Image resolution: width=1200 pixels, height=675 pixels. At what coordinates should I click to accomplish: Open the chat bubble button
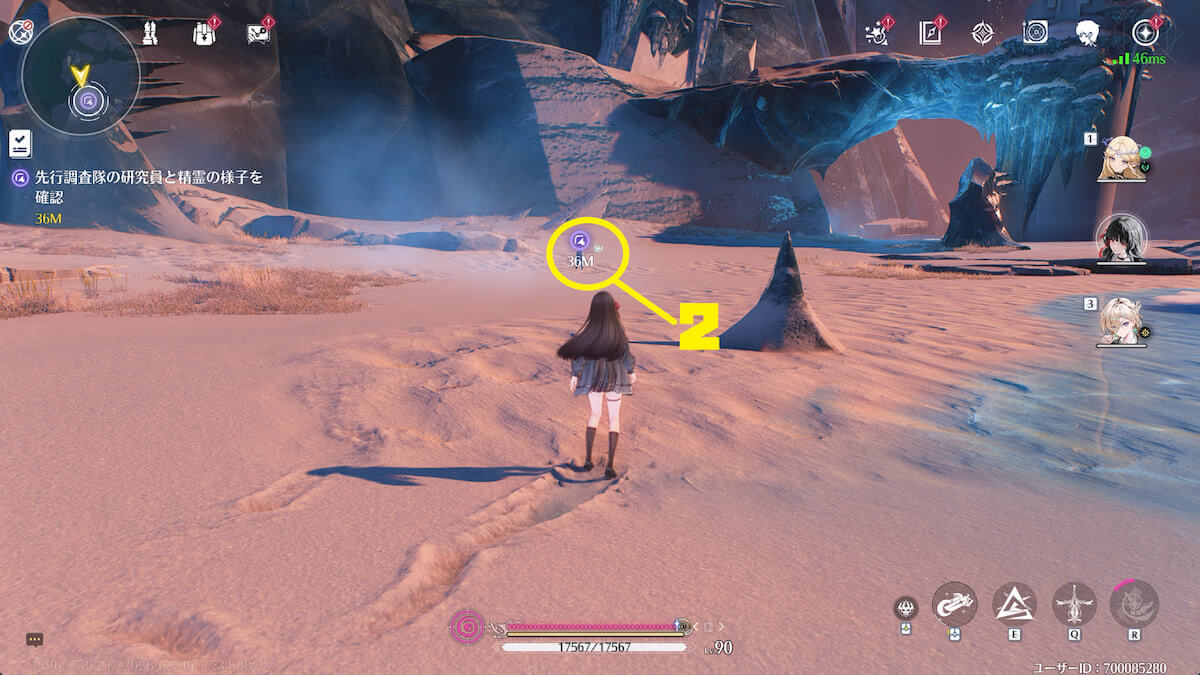[34, 639]
